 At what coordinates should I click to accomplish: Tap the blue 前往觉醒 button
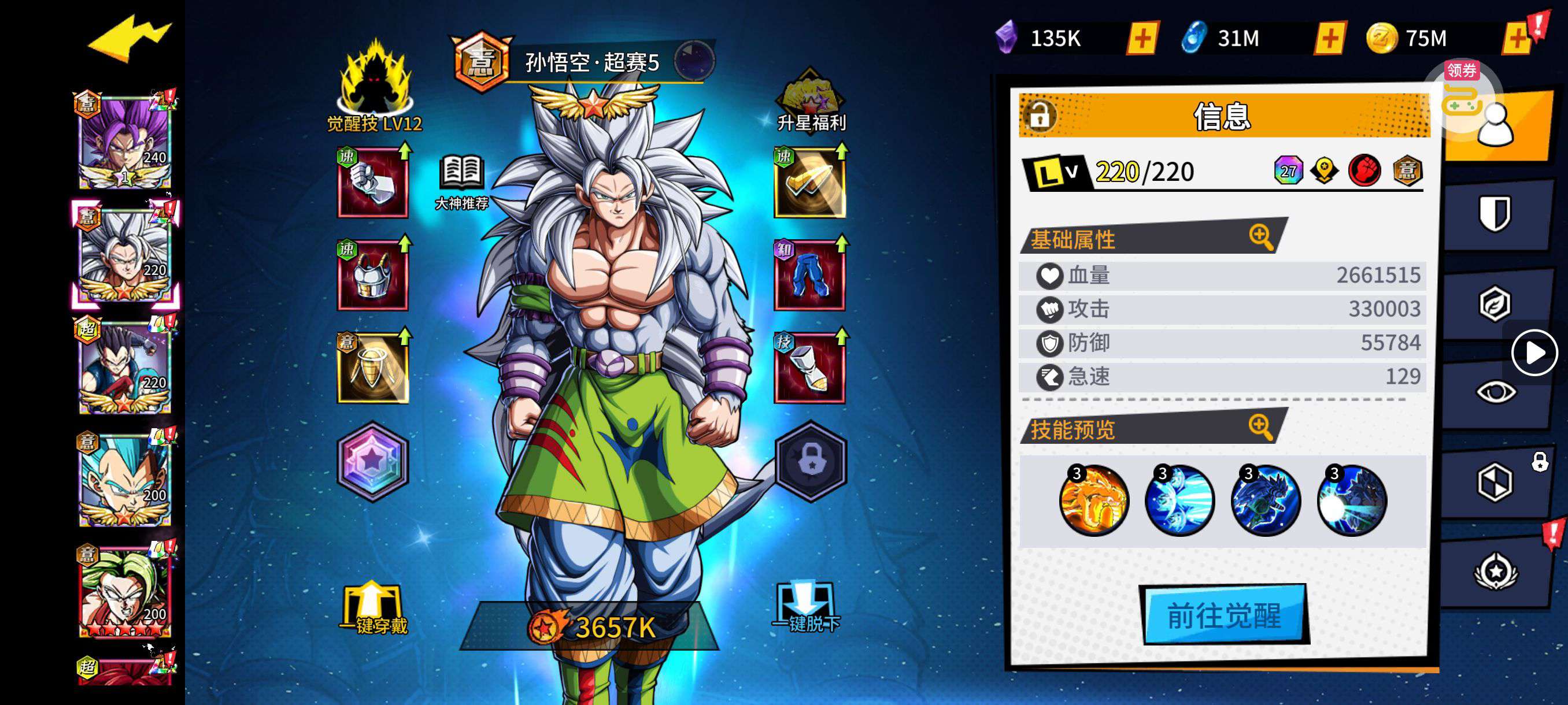coord(1224,614)
